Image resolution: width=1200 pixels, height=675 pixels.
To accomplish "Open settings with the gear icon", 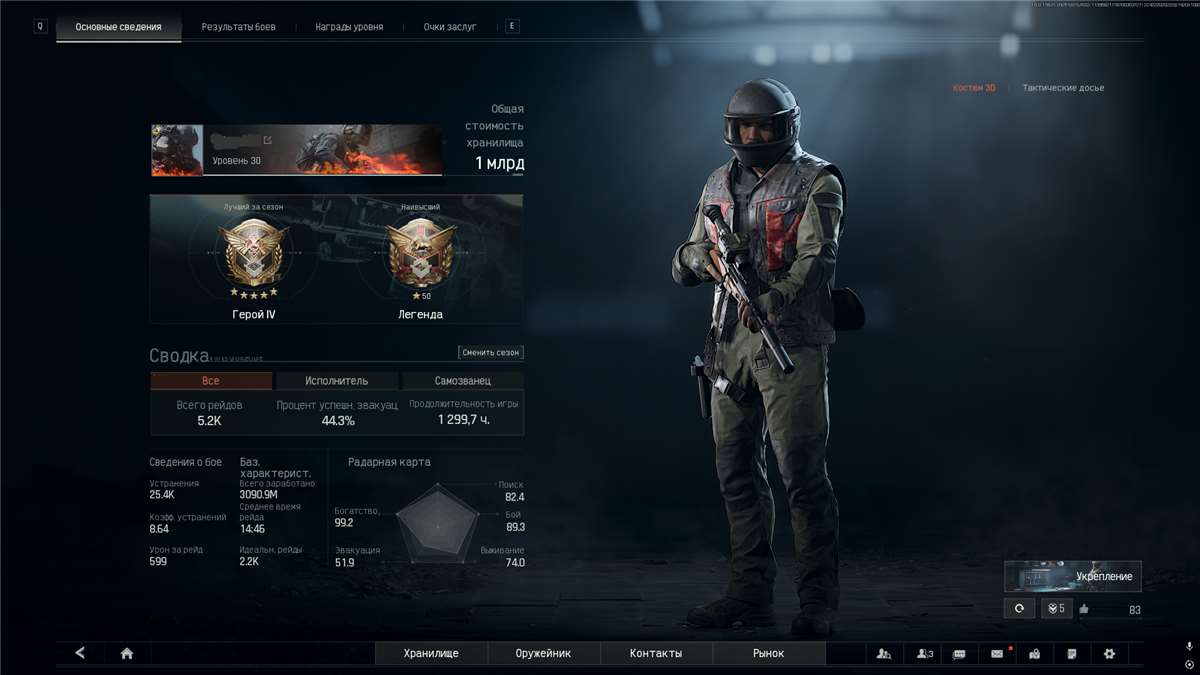I will (x=1109, y=653).
